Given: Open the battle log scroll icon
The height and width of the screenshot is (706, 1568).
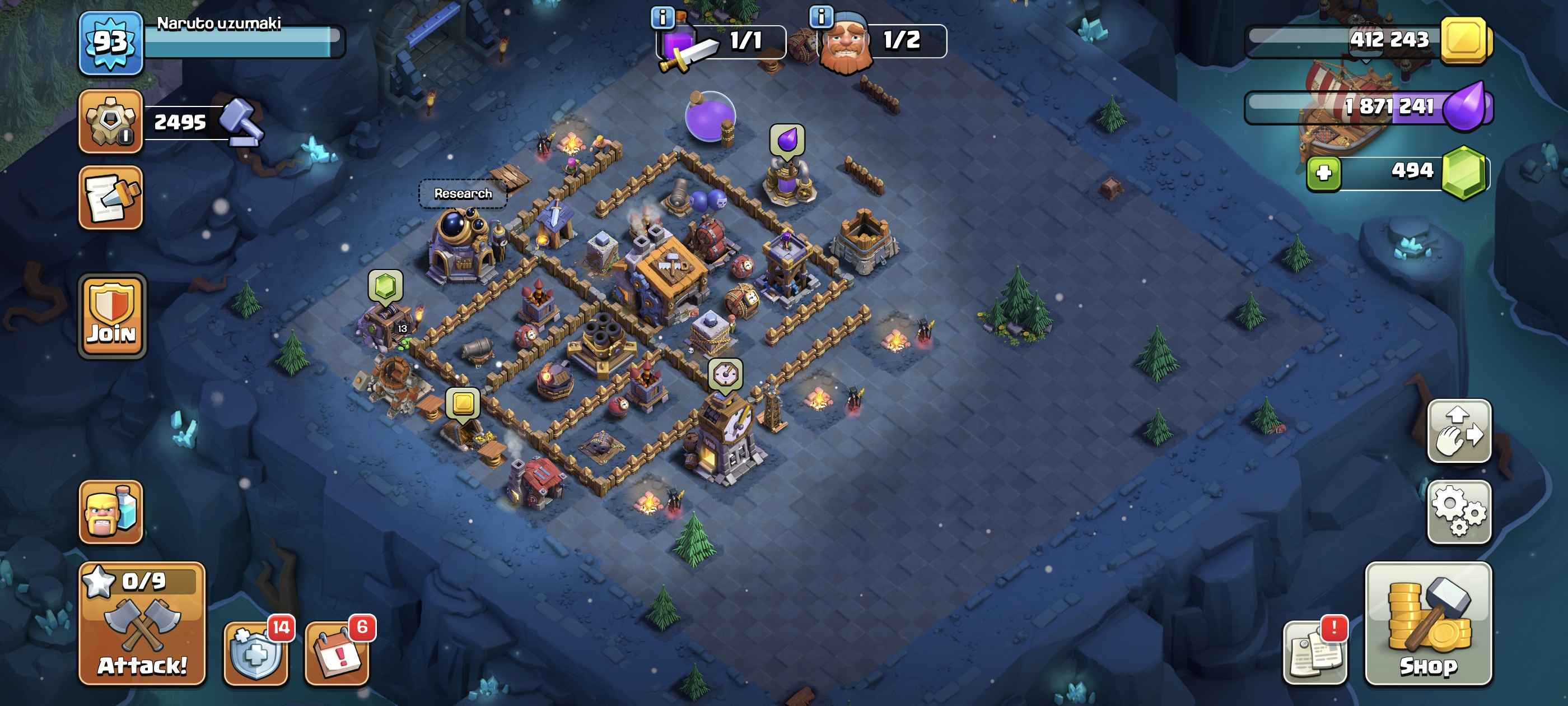Looking at the screenshot, I should (x=111, y=198).
